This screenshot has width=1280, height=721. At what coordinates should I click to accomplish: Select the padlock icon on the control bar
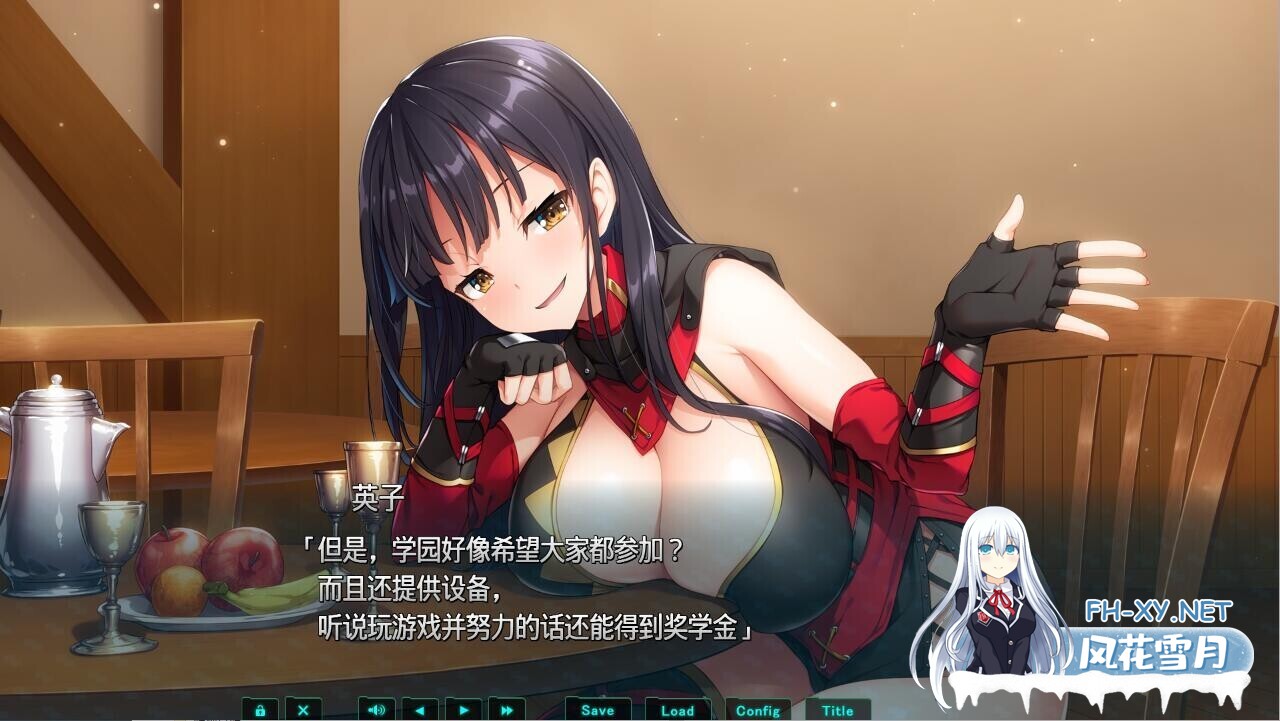(260, 710)
